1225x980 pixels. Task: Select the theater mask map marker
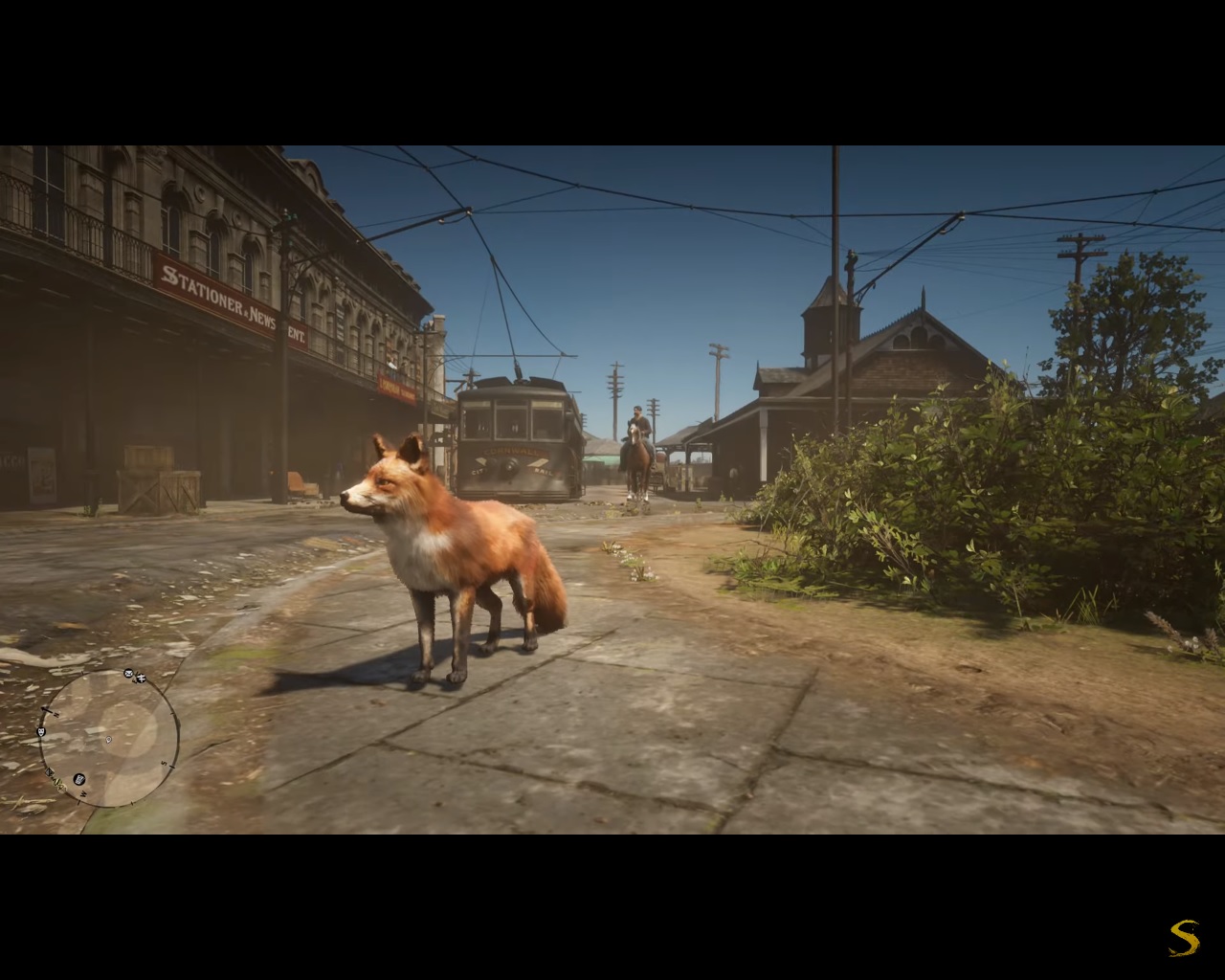tap(41, 732)
